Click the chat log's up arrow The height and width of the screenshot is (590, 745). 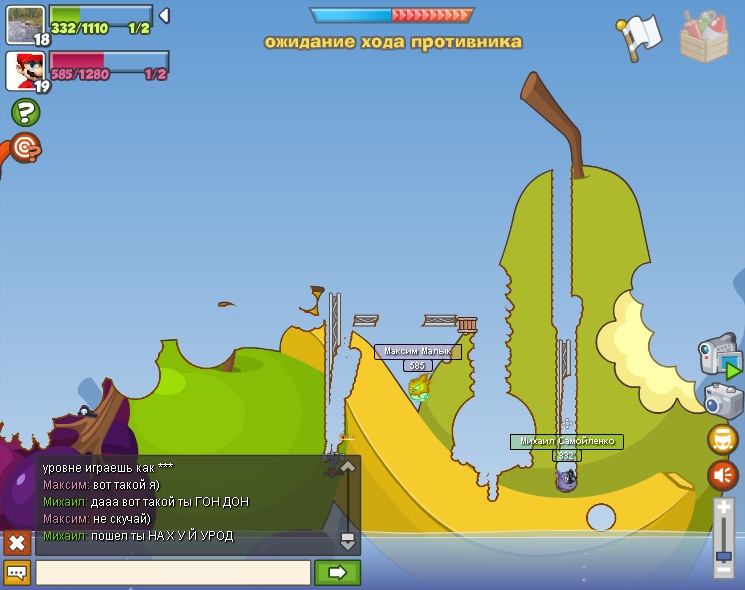tap(348, 467)
